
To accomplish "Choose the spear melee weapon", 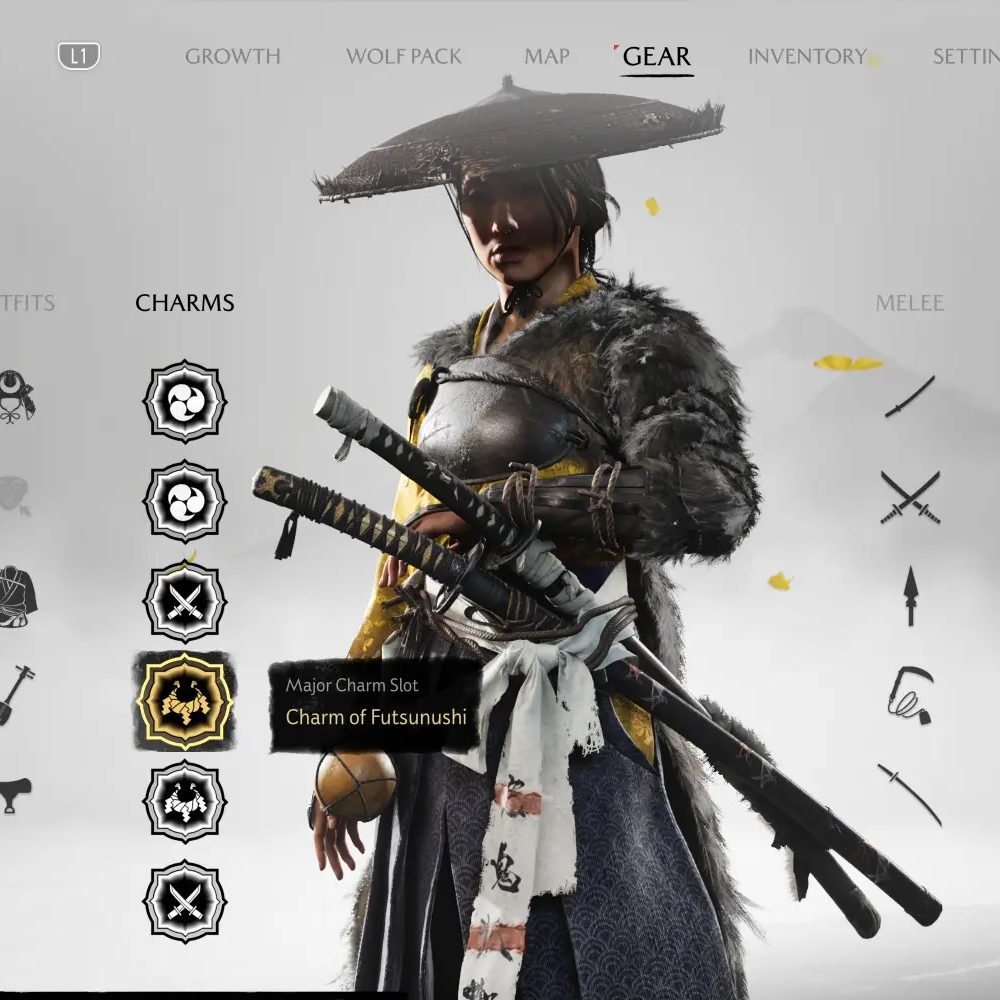I will [910, 596].
